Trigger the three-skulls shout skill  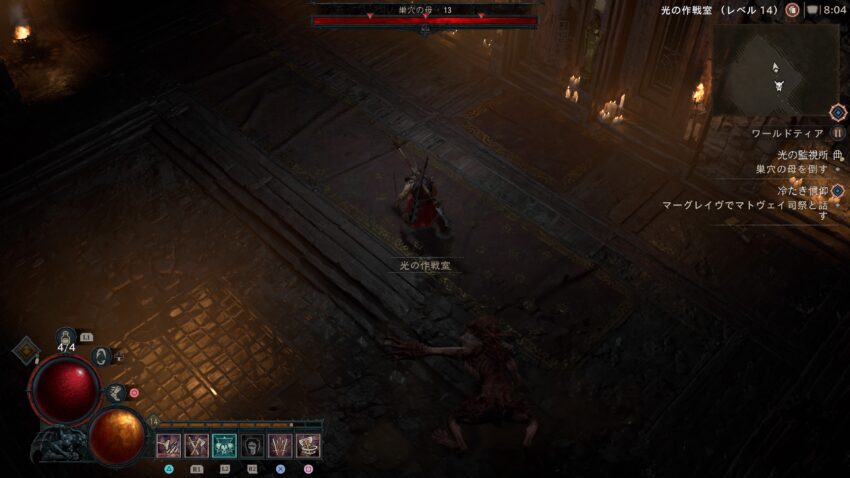pos(224,446)
